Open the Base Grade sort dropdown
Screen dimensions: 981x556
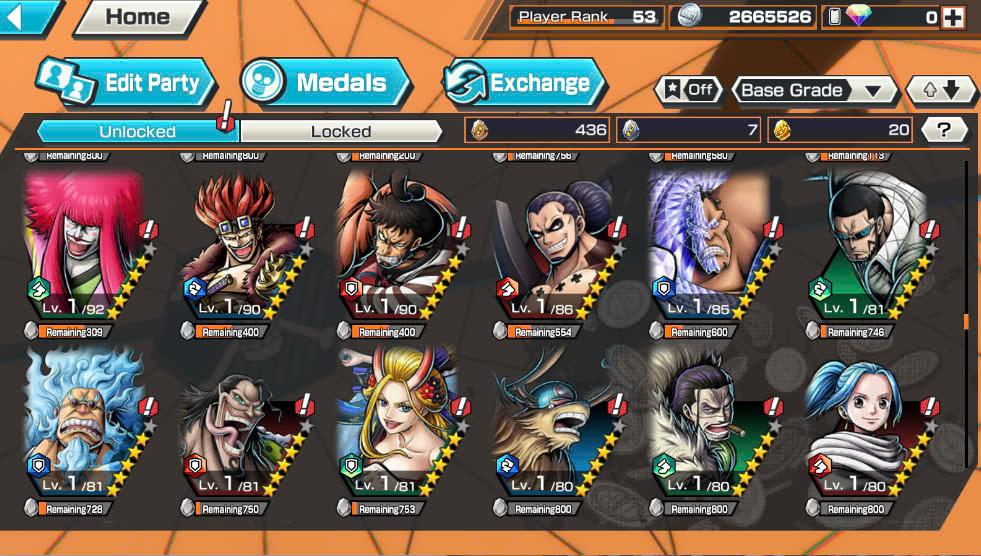click(814, 90)
